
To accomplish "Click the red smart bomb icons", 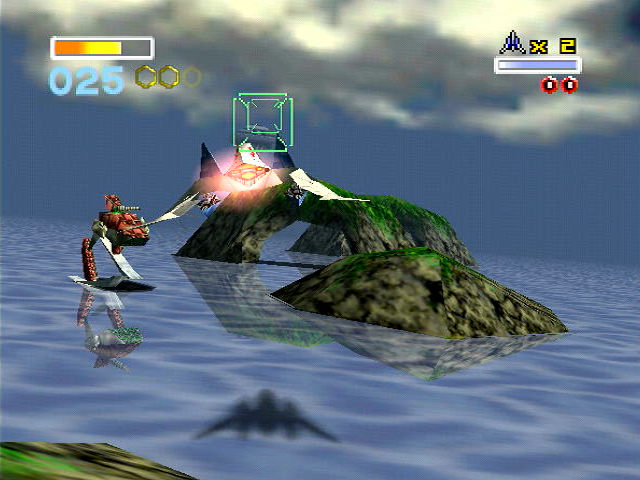I will coord(559,85).
